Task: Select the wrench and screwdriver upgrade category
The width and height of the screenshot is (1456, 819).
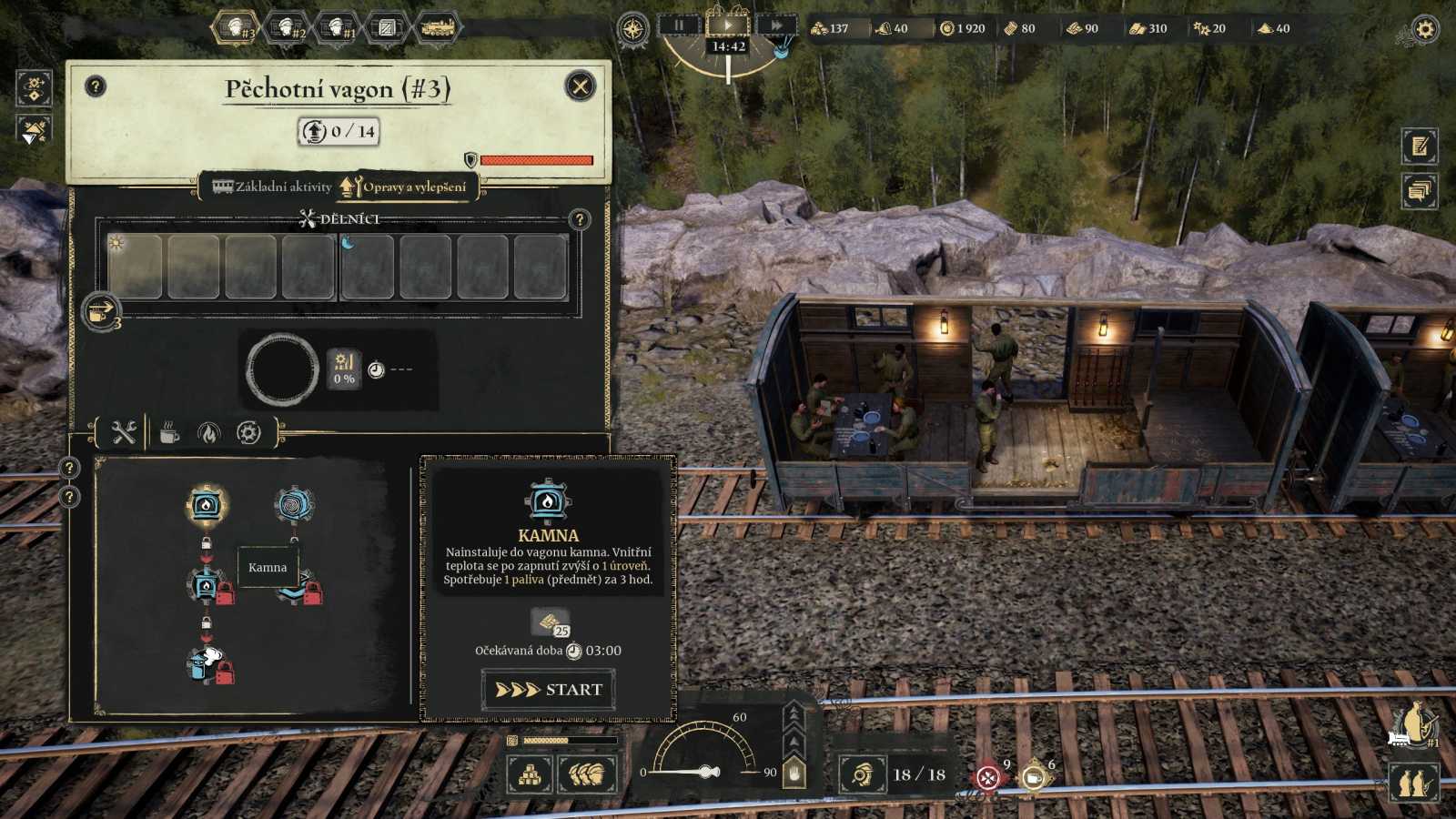Action: point(124,433)
